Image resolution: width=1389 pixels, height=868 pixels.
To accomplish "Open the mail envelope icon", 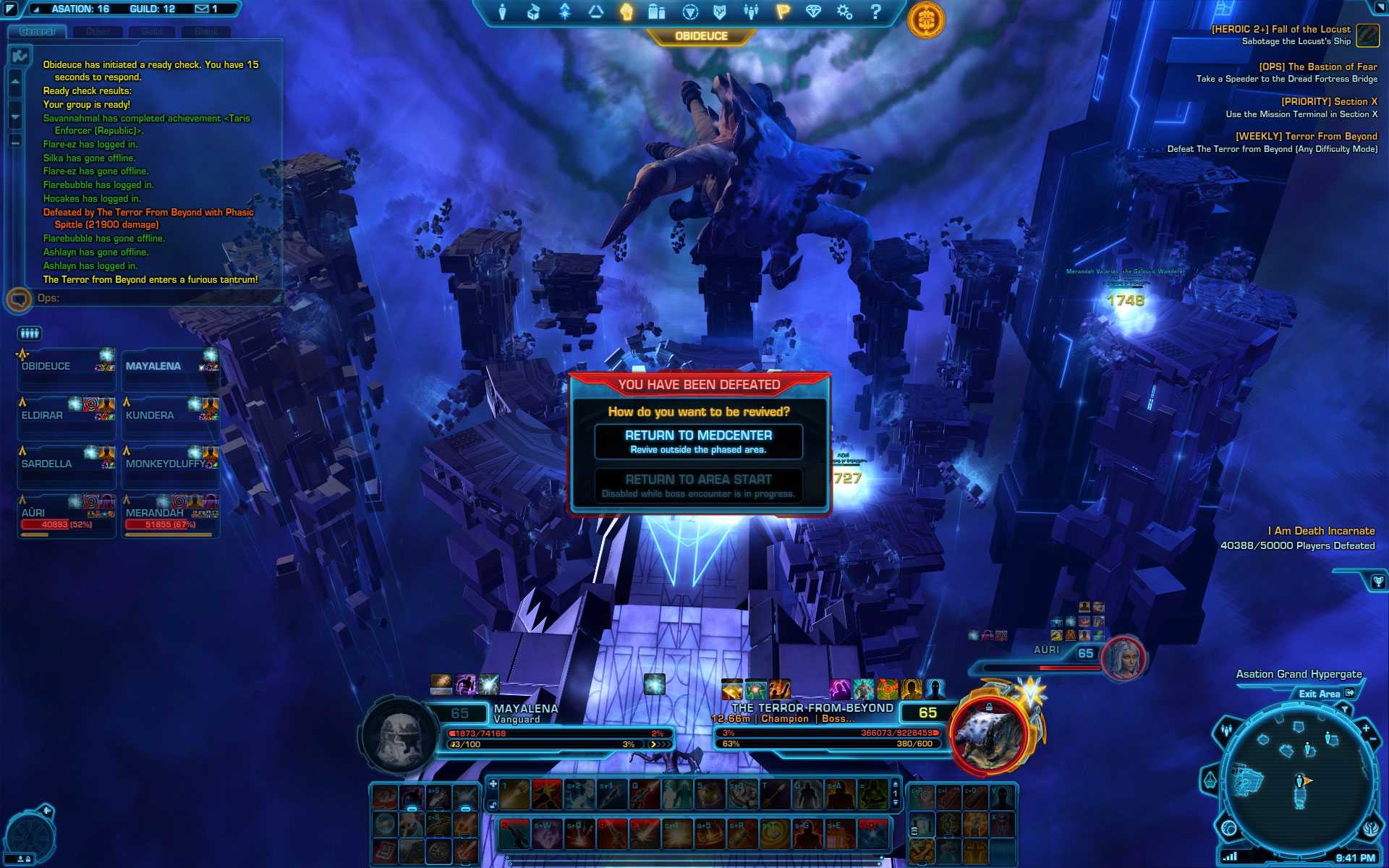I will point(202,9).
